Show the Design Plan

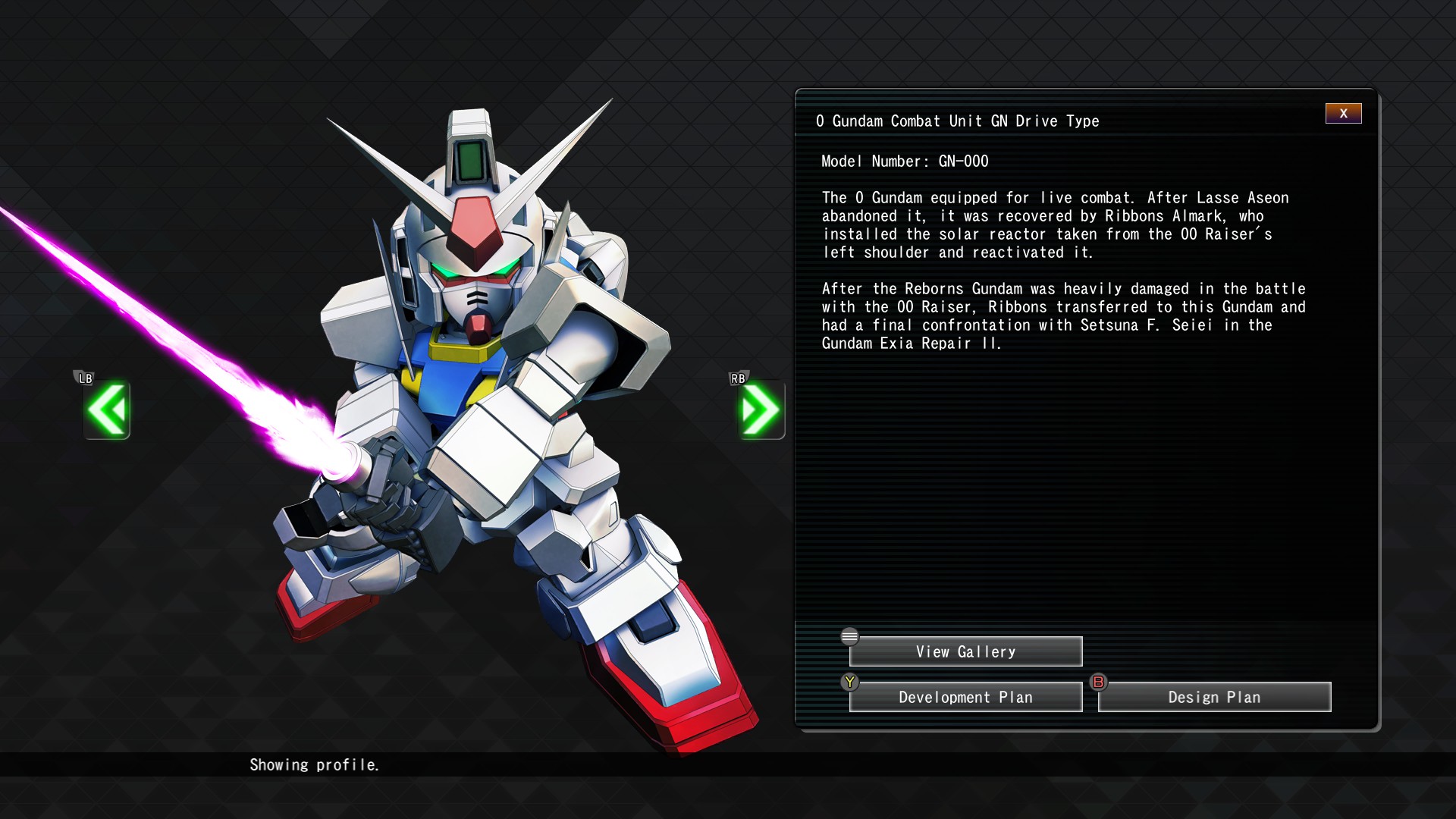(x=1214, y=698)
